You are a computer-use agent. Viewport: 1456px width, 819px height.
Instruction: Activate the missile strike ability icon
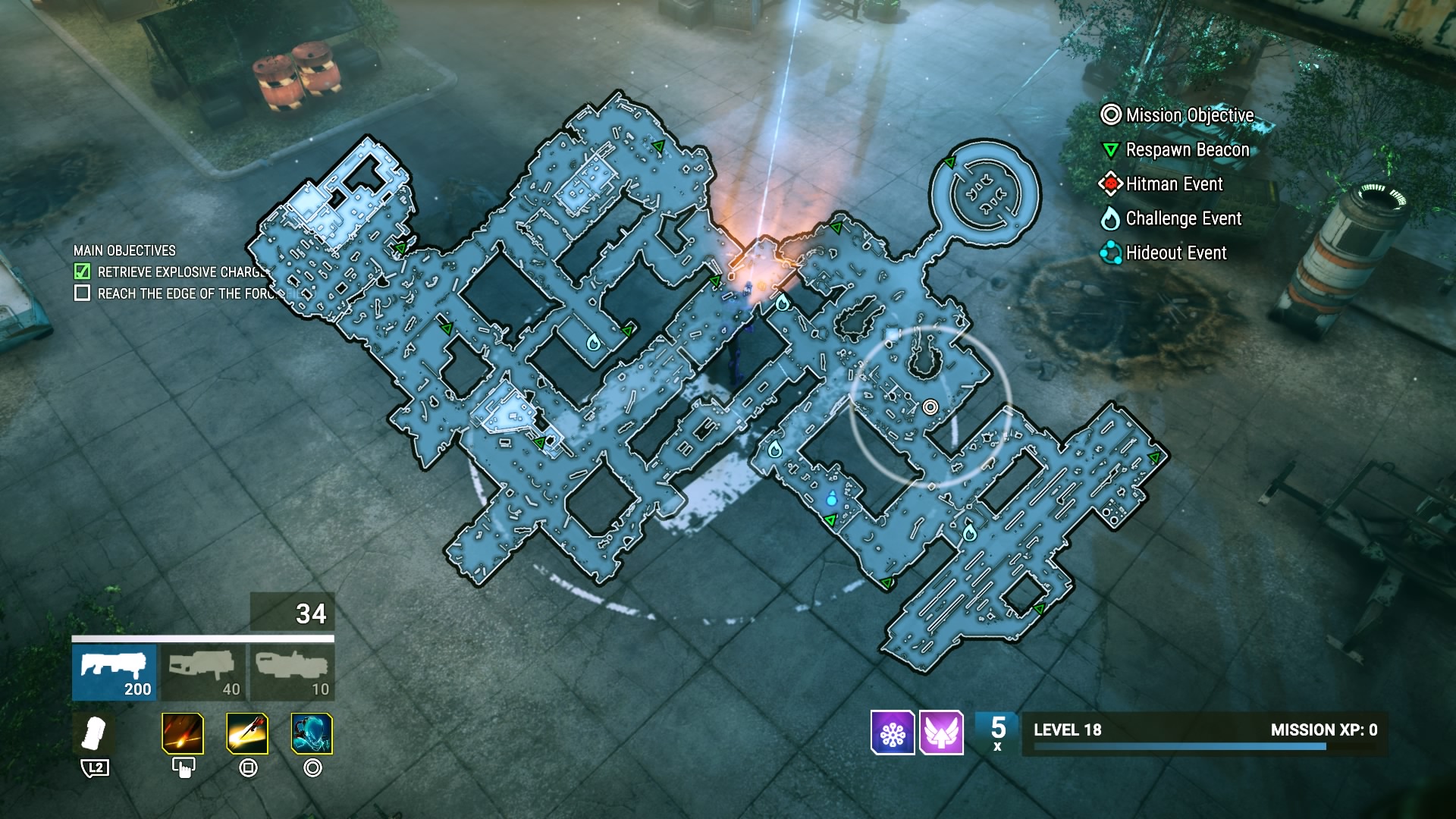tap(247, 734)
